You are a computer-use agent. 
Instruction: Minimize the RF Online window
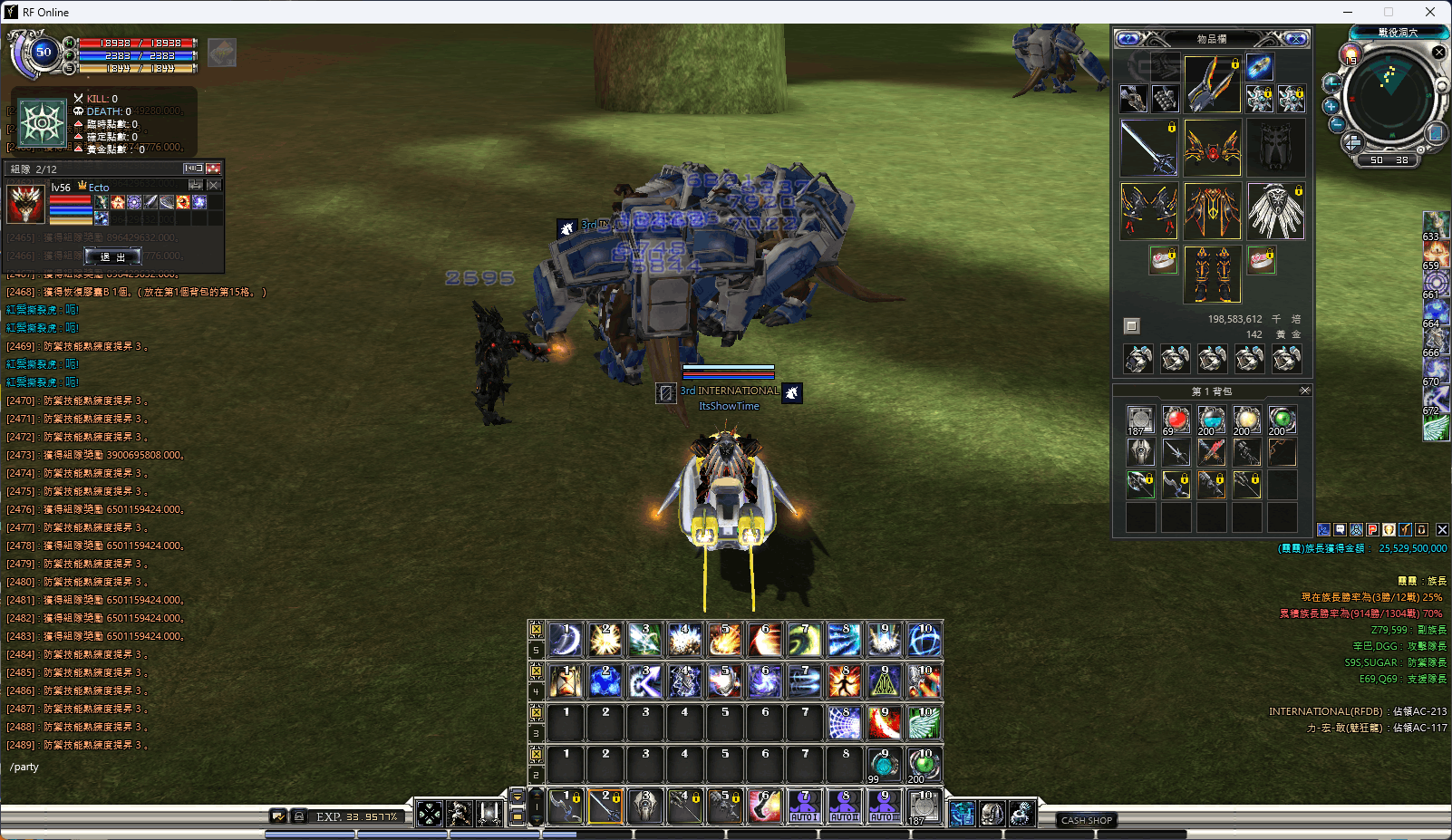point(1348,12)
